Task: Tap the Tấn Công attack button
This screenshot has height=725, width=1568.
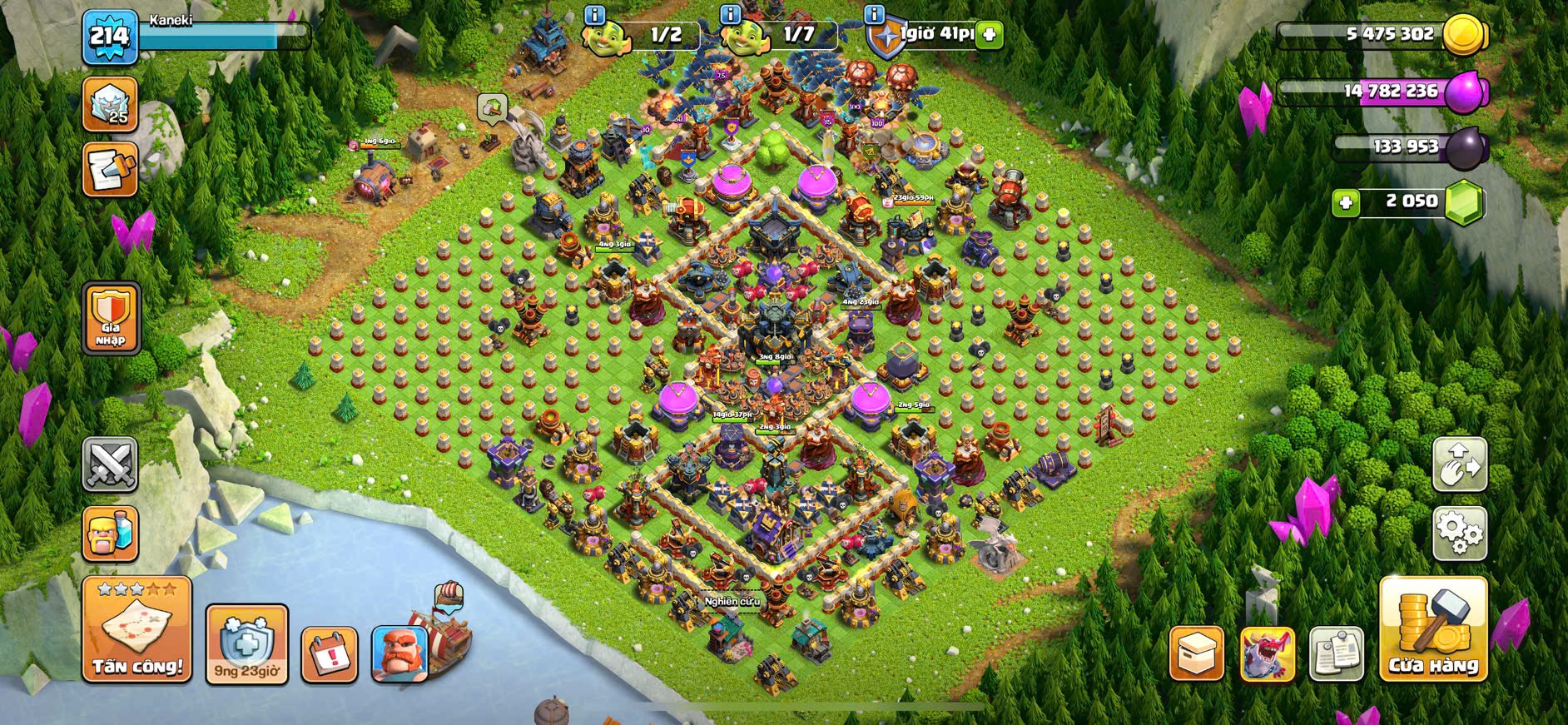Action: (137, 630)
